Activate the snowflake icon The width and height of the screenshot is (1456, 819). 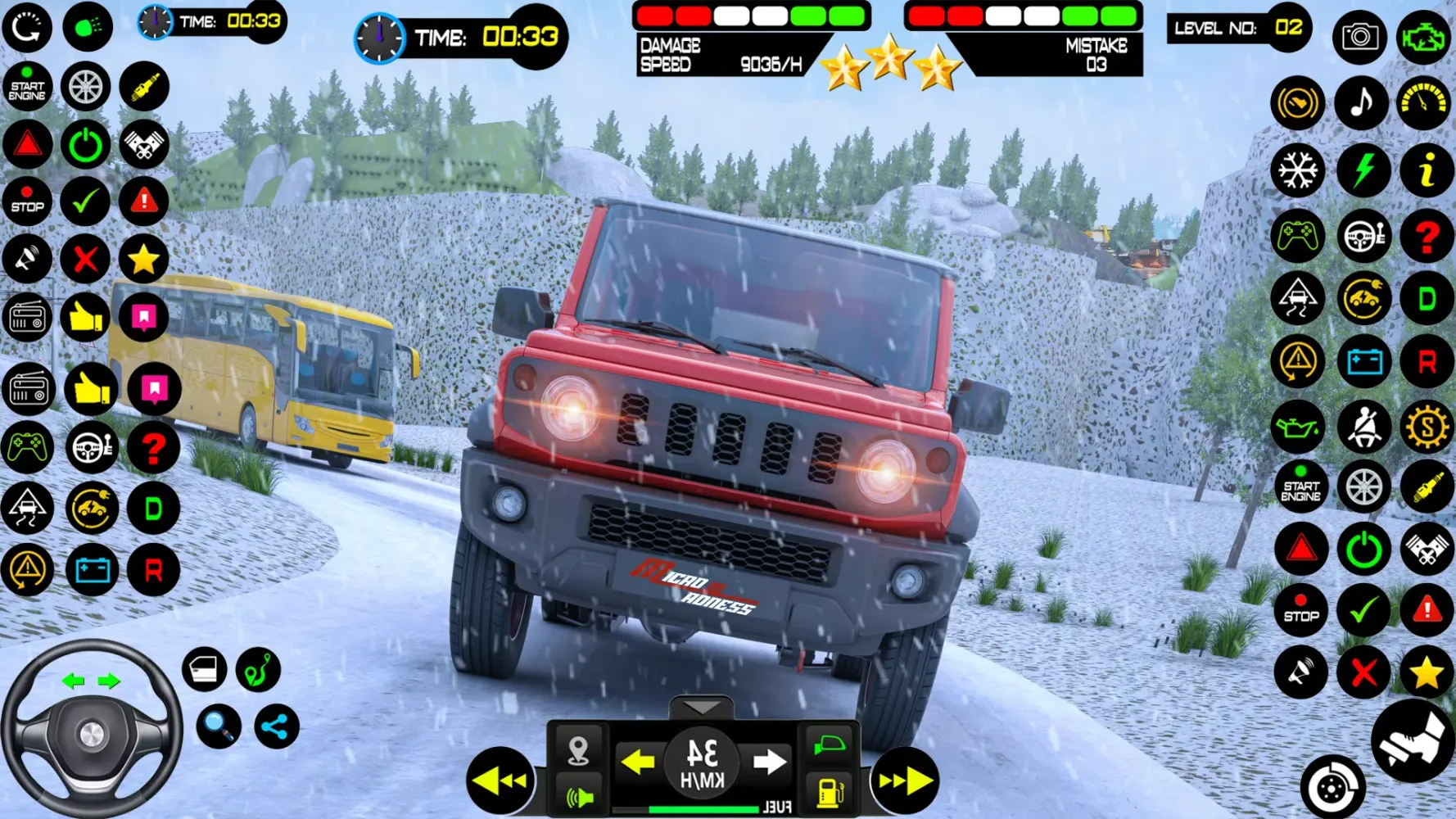coord(1298,170)
